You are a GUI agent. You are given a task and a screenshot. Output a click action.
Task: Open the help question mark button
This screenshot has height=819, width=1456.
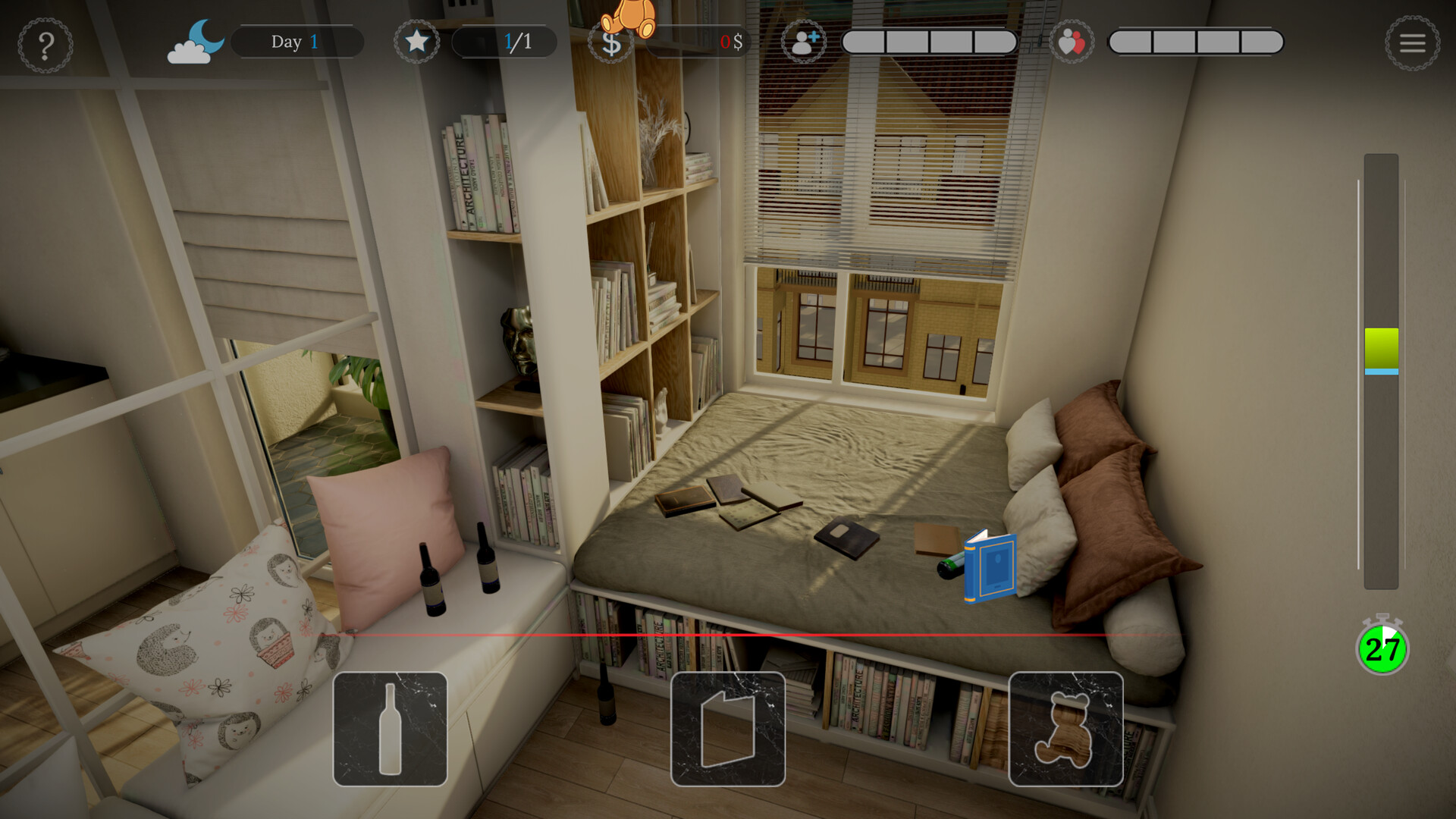[x=45, y=45]
